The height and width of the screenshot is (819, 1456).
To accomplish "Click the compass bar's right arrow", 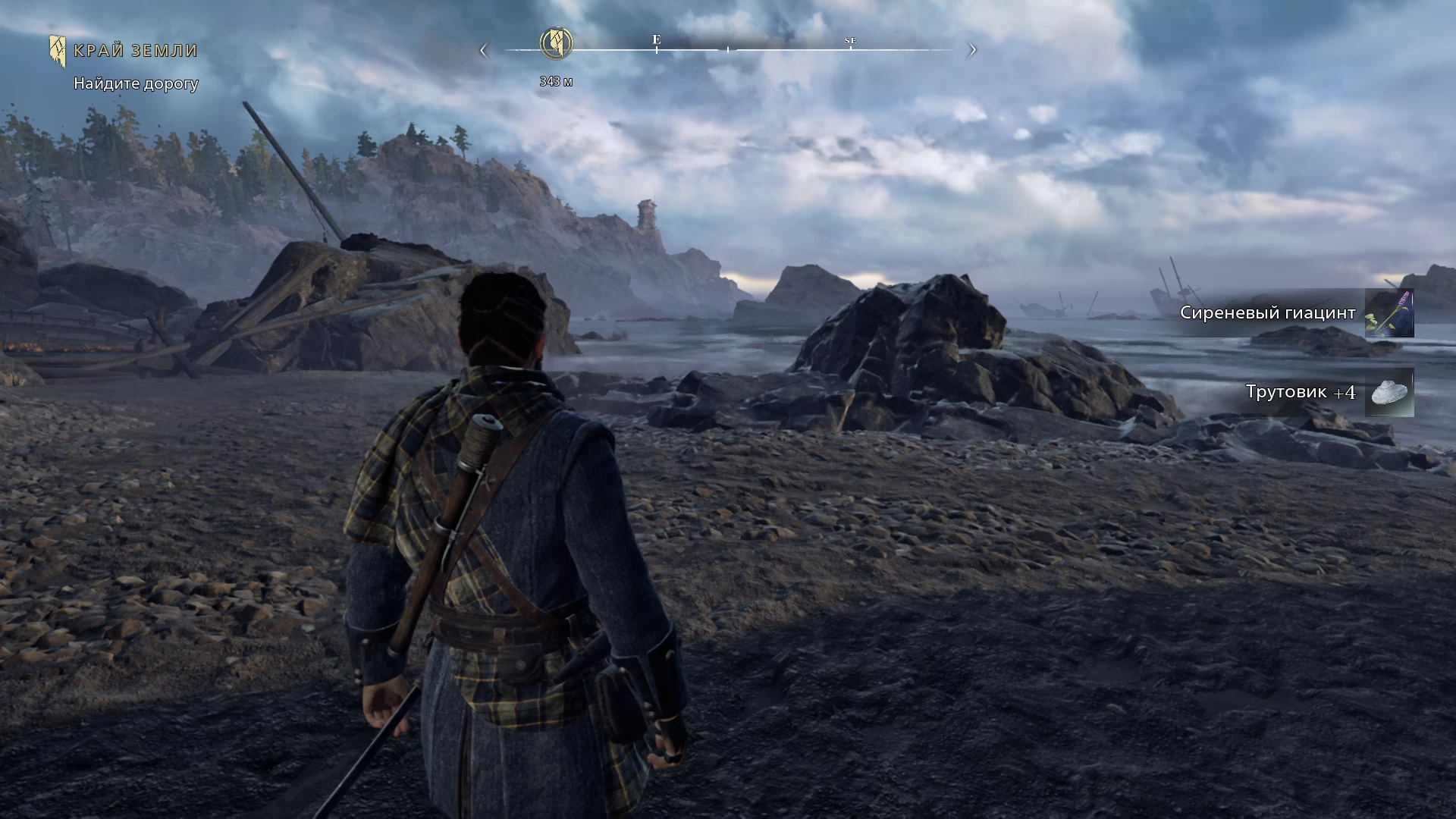I will pos(972,51).
